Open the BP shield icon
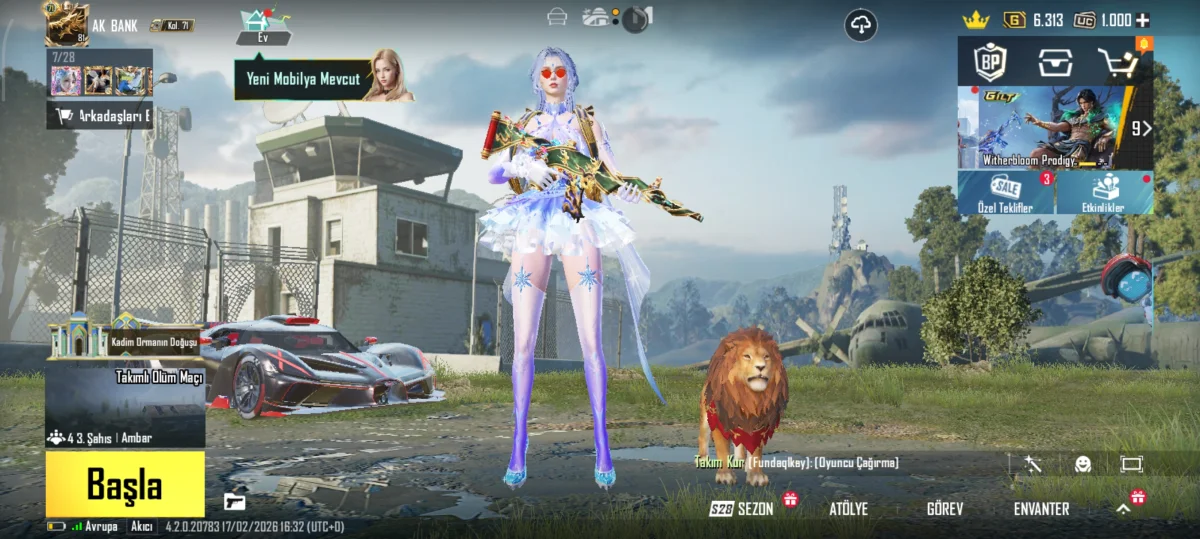The image size is (1200, 539). click(x=990, y=63)
